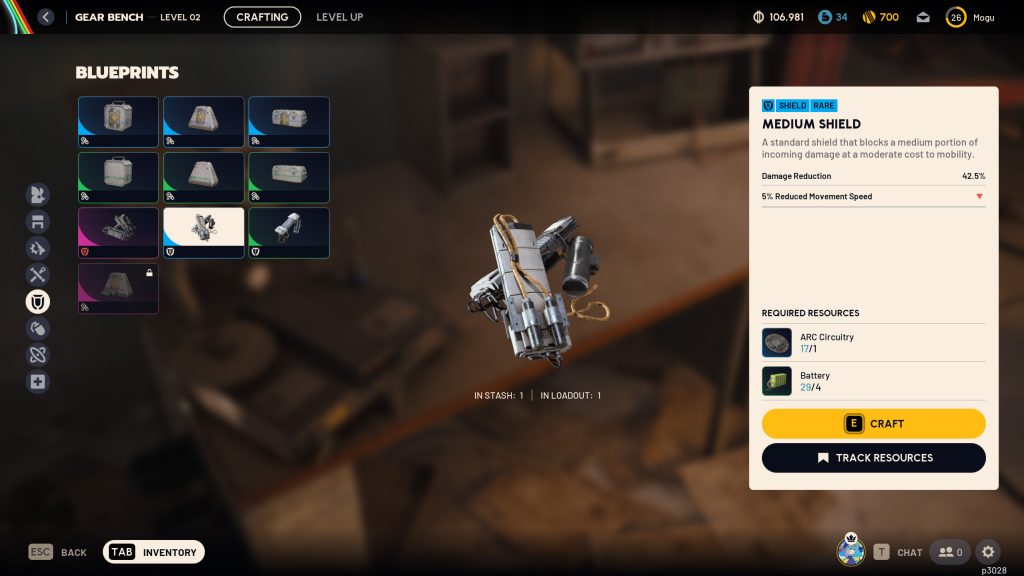Select the ARC Circuitry resource row
Screen dimensions: 1024x576
(x=873, y=343)
